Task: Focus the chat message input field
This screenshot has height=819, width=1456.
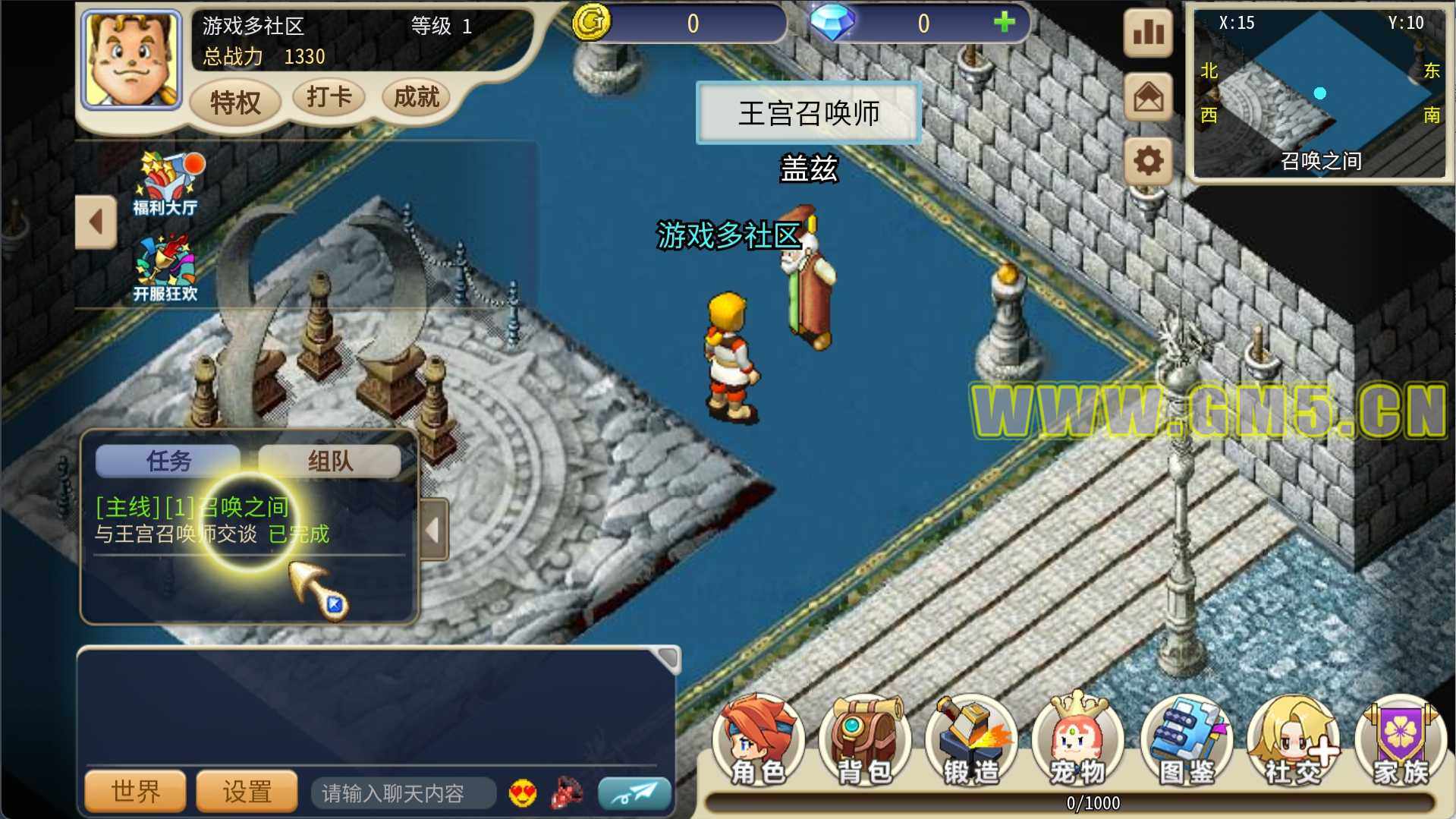Action: 402,793
